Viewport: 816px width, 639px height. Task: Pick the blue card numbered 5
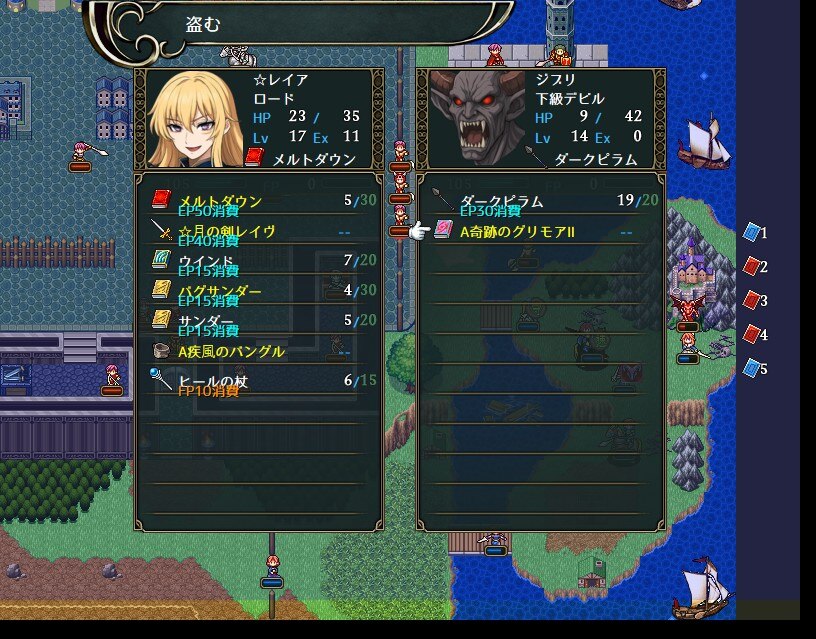coord(753,369)
